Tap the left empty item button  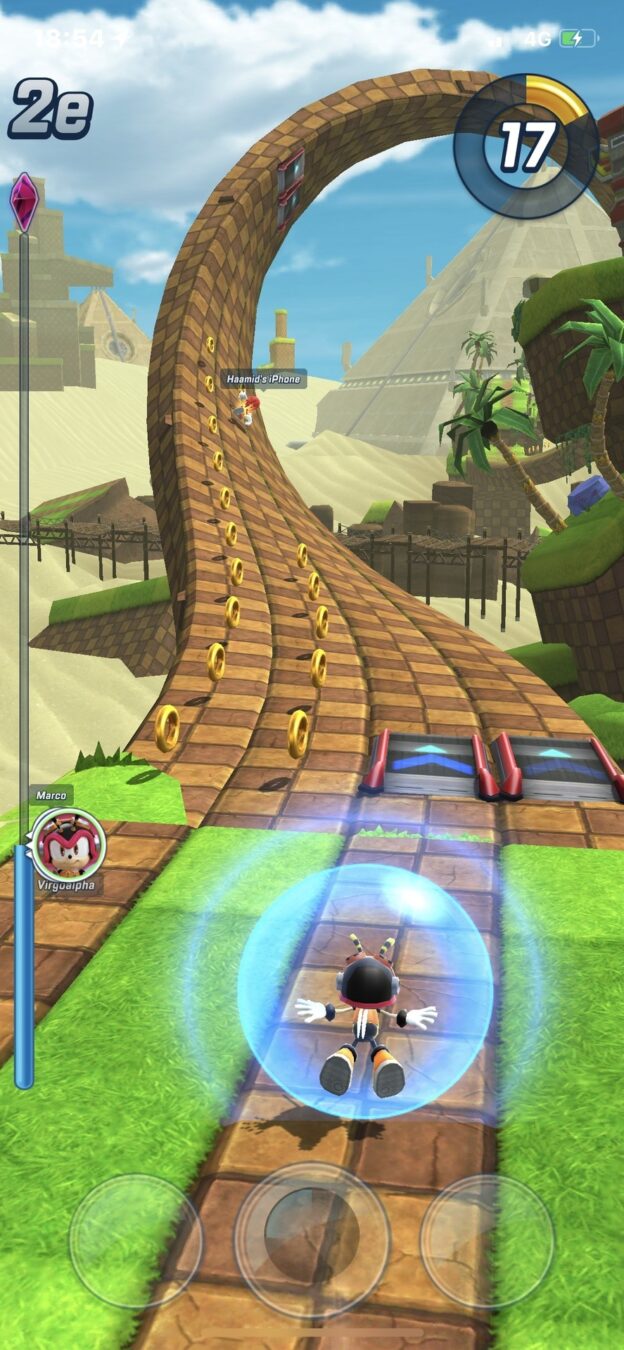136,1241
